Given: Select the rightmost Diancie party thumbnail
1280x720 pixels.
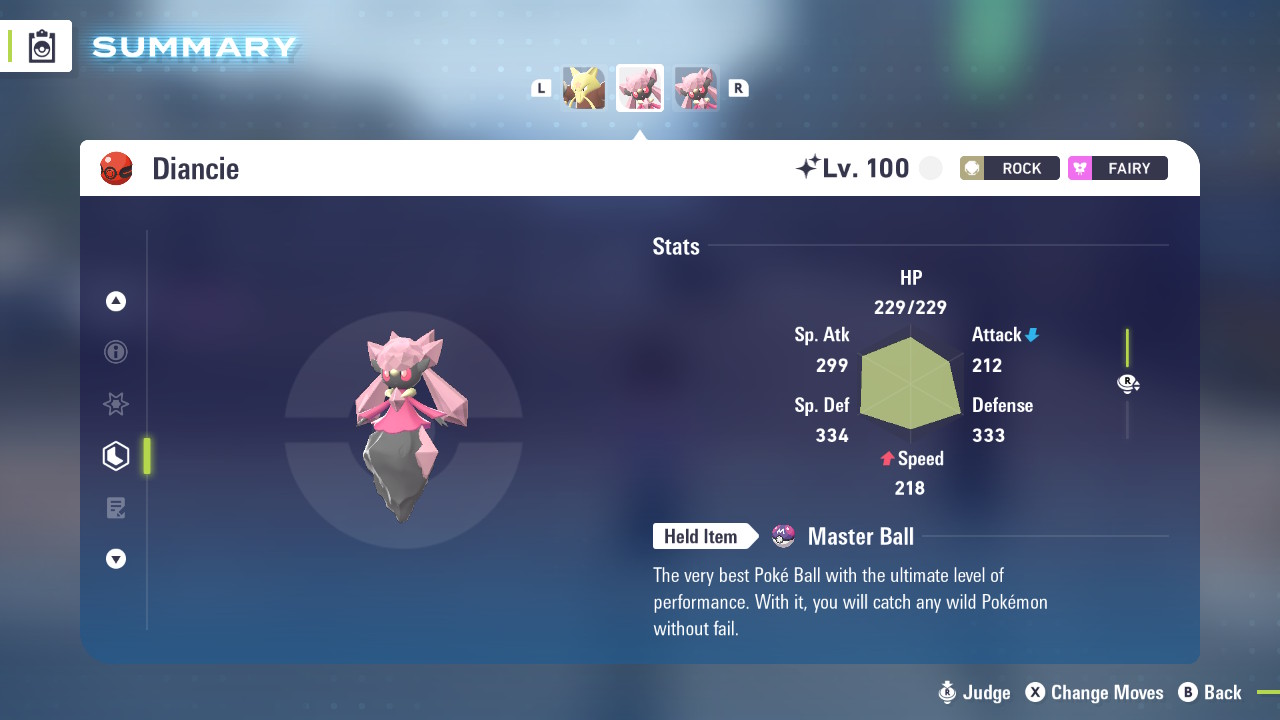Looking at the screenshot, I should pos(697,88).
